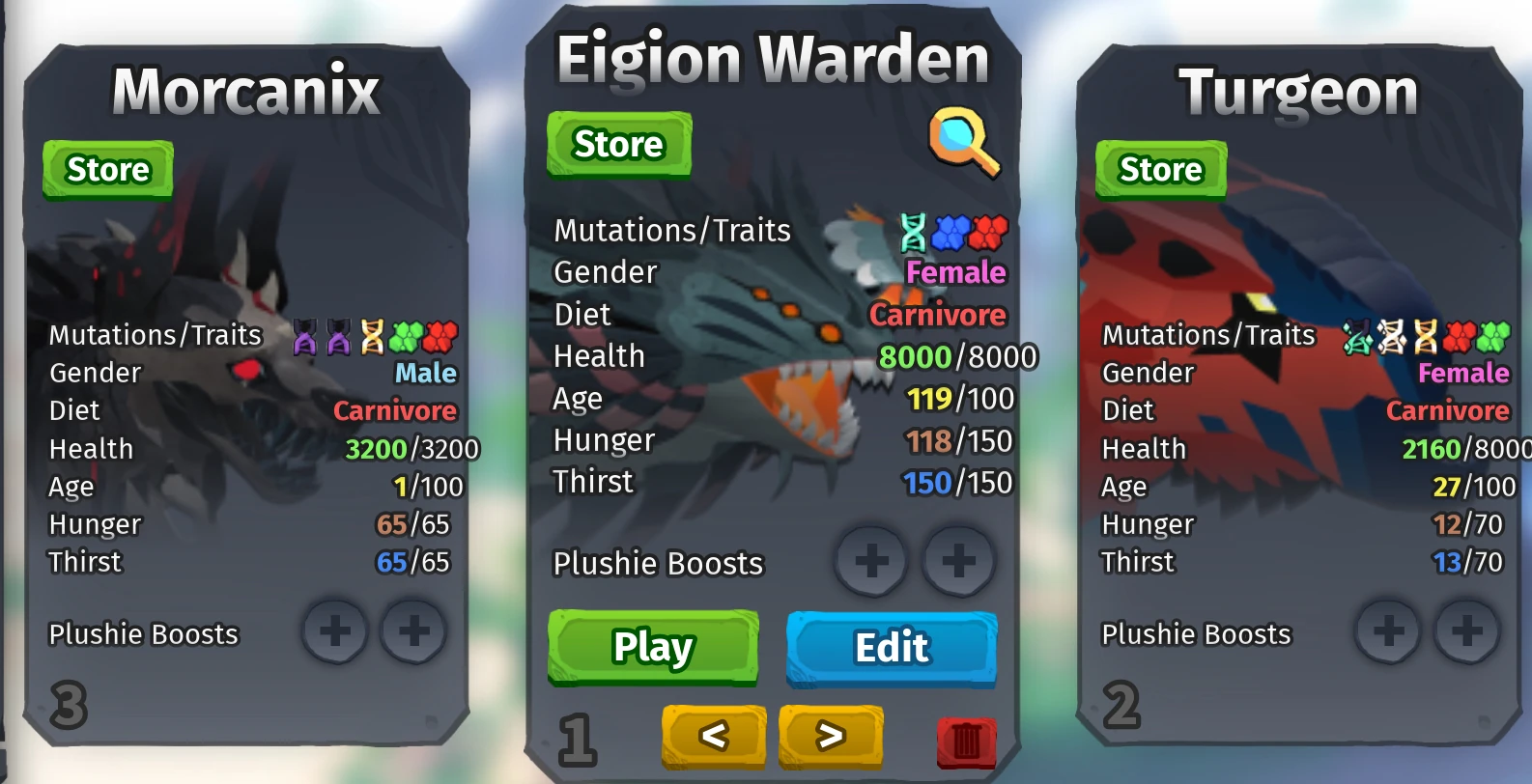Add a Plushie Boost to Morcanix
The width and height of the screenshot is (1532, 784).
click(335, 631)
